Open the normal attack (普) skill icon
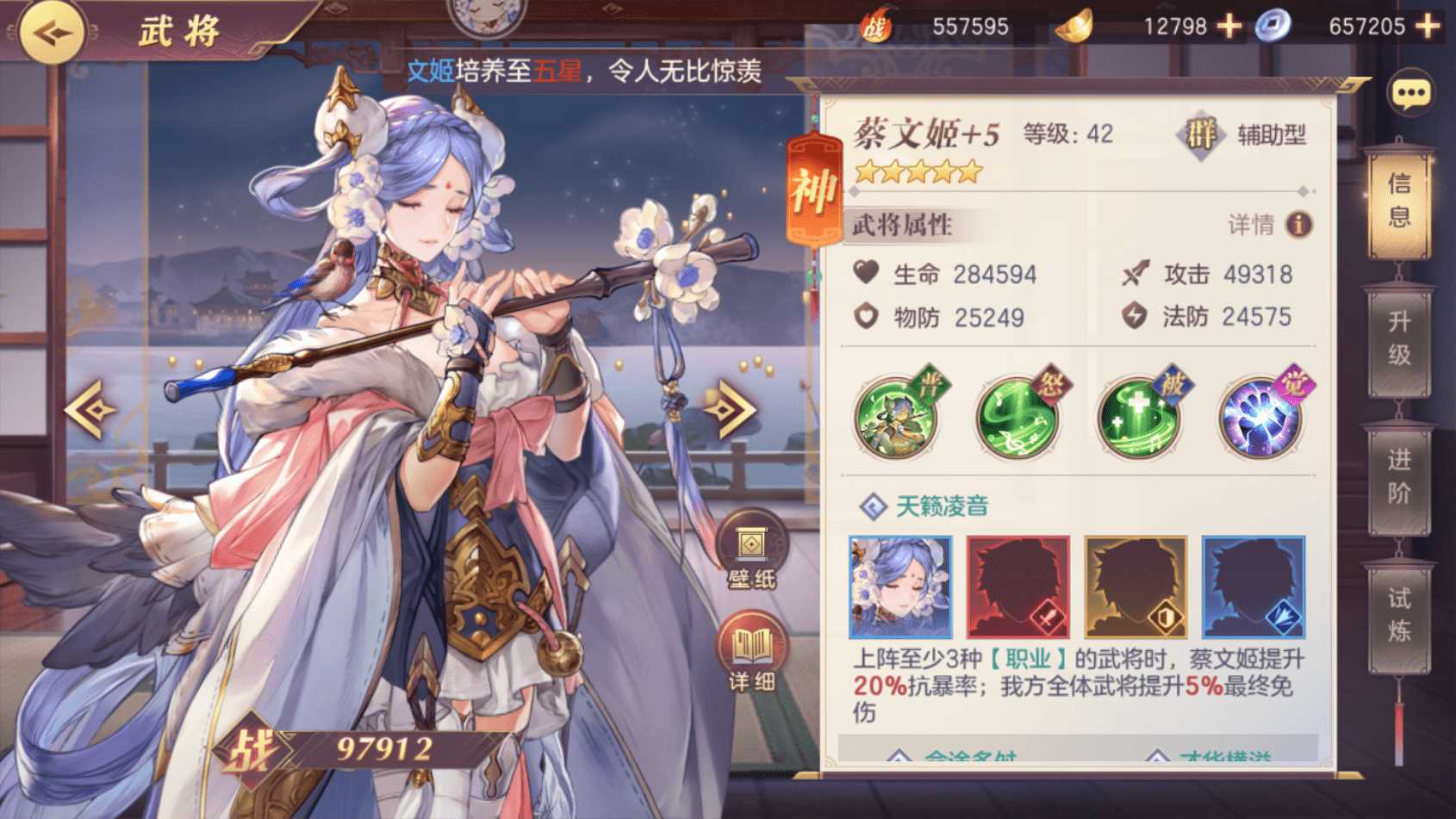Image resolution: width=1456 pixels, height=819 pixels. pyautogui.click(x=896, y=416)
